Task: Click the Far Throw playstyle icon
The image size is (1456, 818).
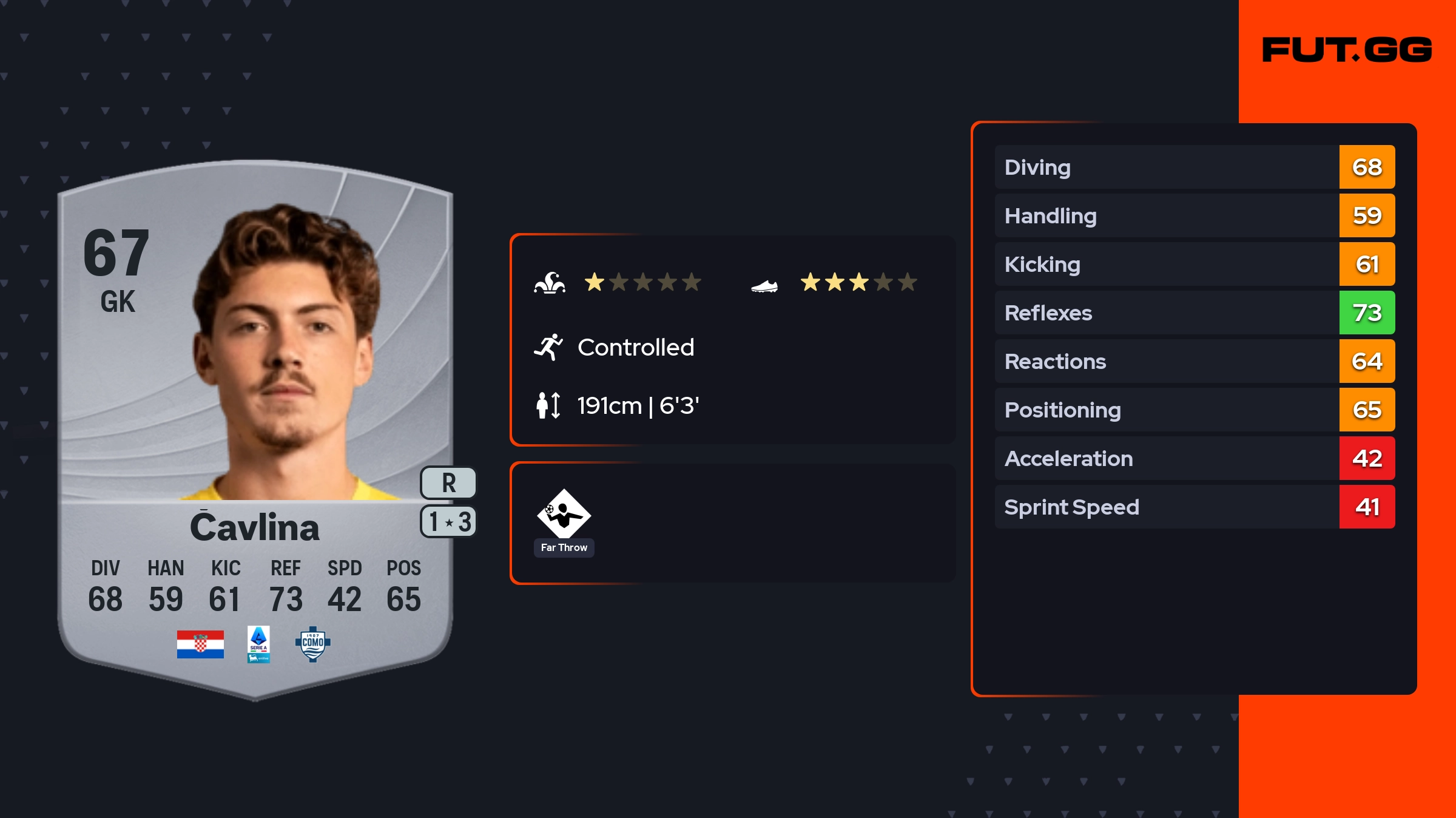Action: [x=564, y=514]
